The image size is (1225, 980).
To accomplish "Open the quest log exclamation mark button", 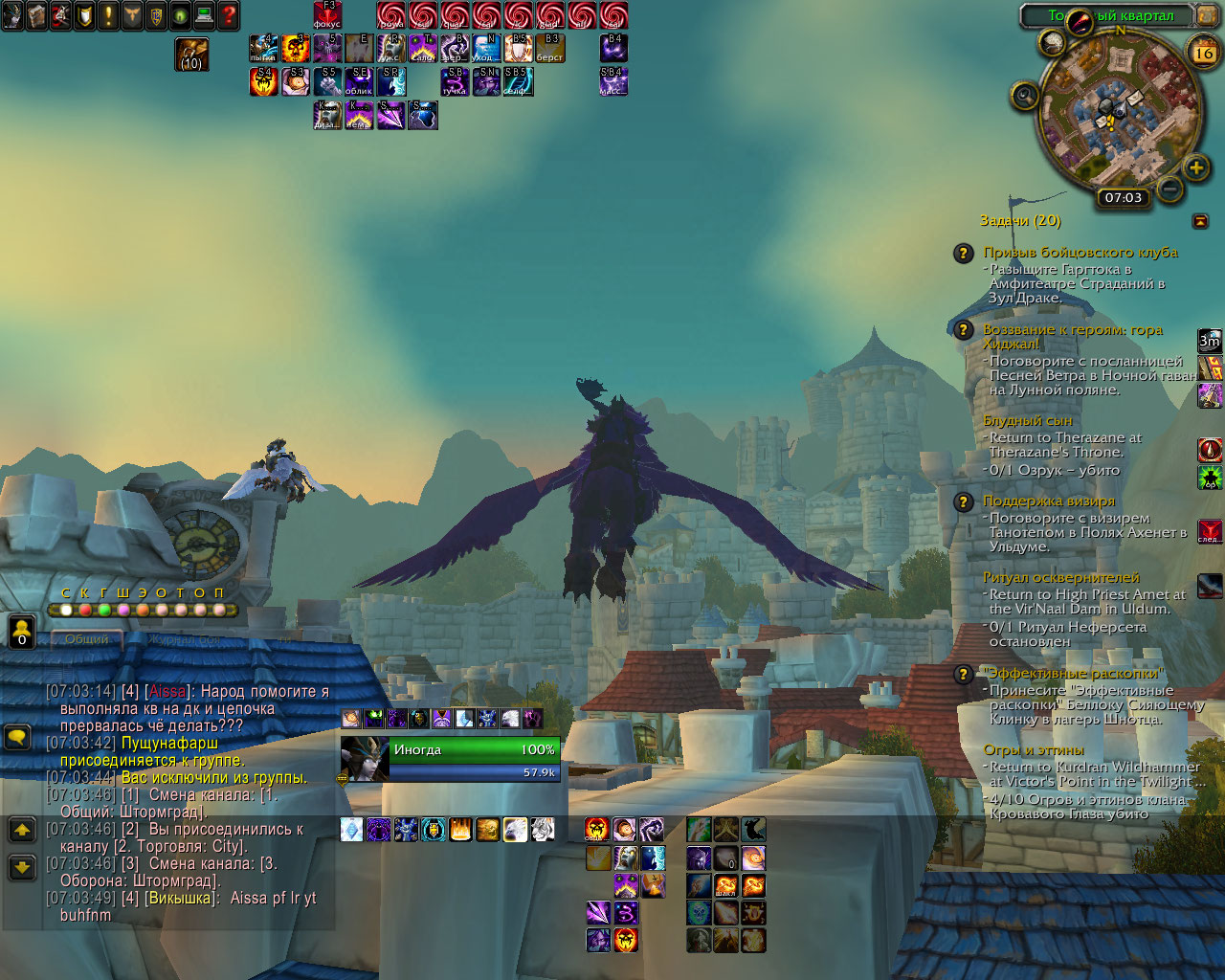I will click(108, 15).
